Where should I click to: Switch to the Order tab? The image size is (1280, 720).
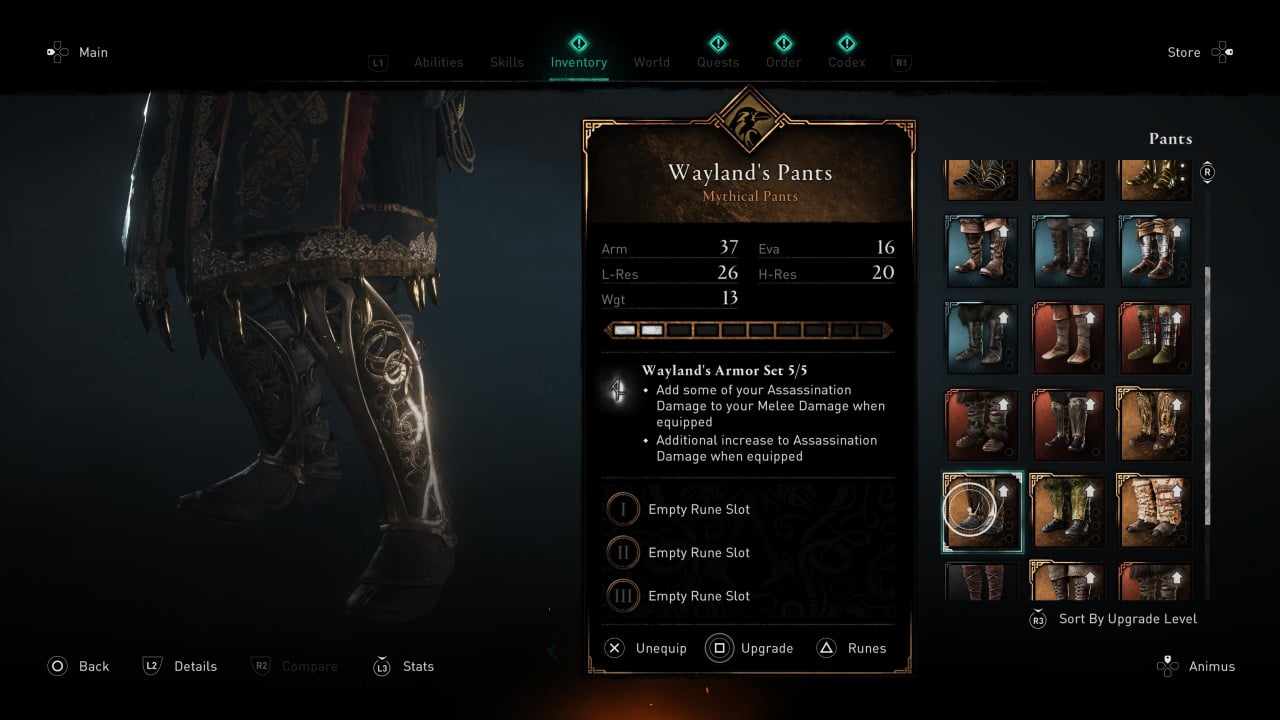(x=783, y=62)
